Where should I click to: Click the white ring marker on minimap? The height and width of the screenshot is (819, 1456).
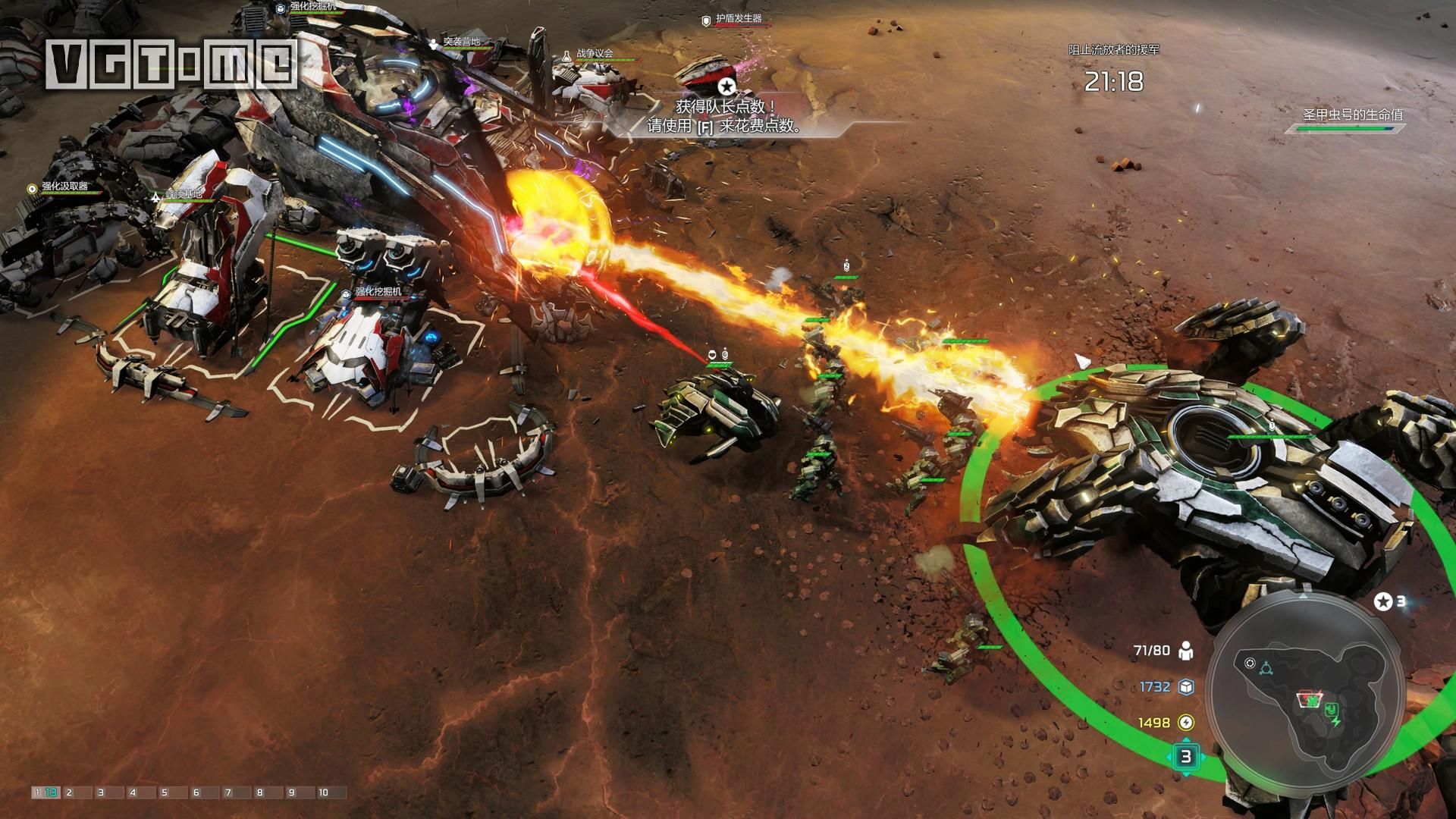click(x=1250, y=663)
